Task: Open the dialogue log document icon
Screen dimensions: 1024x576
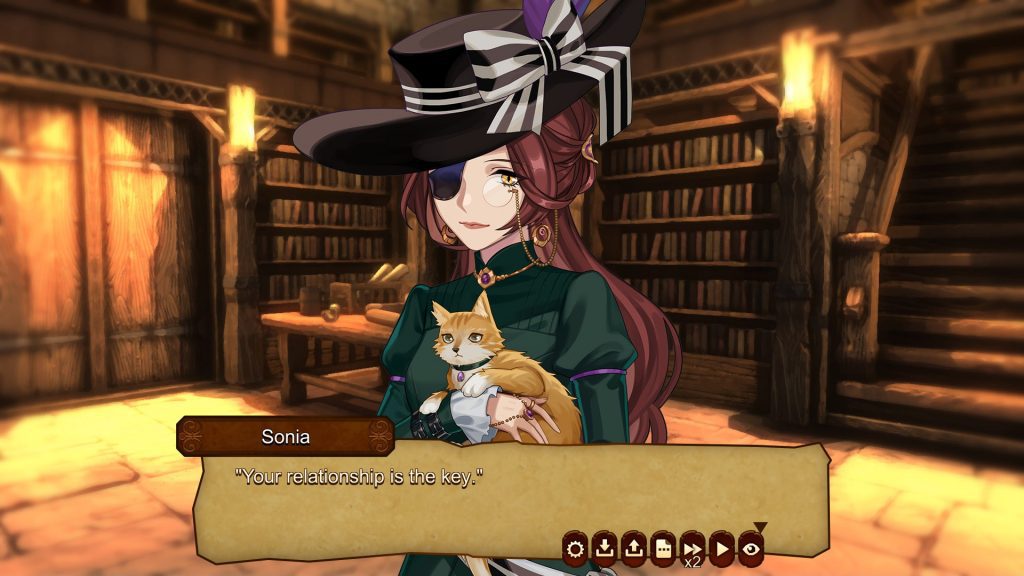Action: click(x=662, y=547)
